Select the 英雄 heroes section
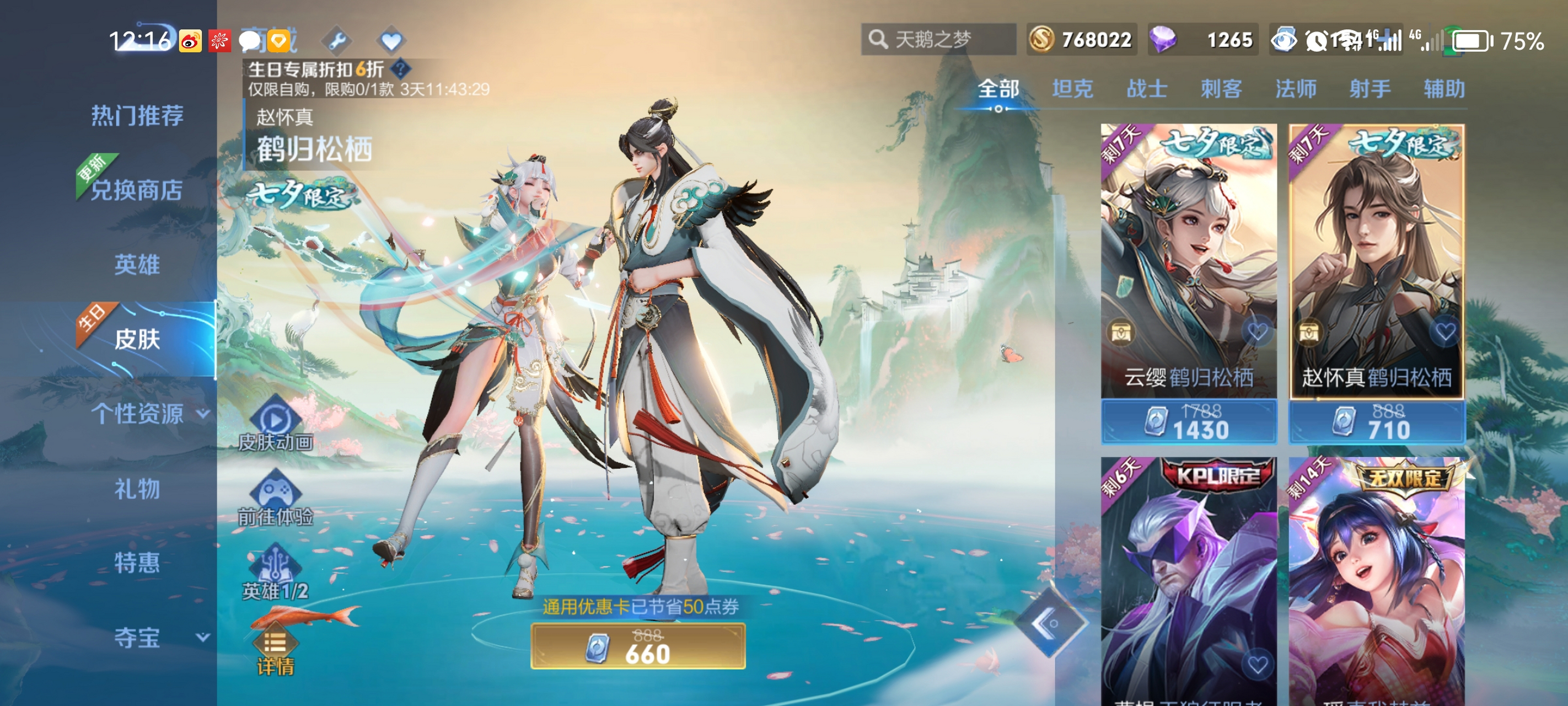Image resolution: width=1568 pixels, height=706 pixels. [x=137, y=265]
